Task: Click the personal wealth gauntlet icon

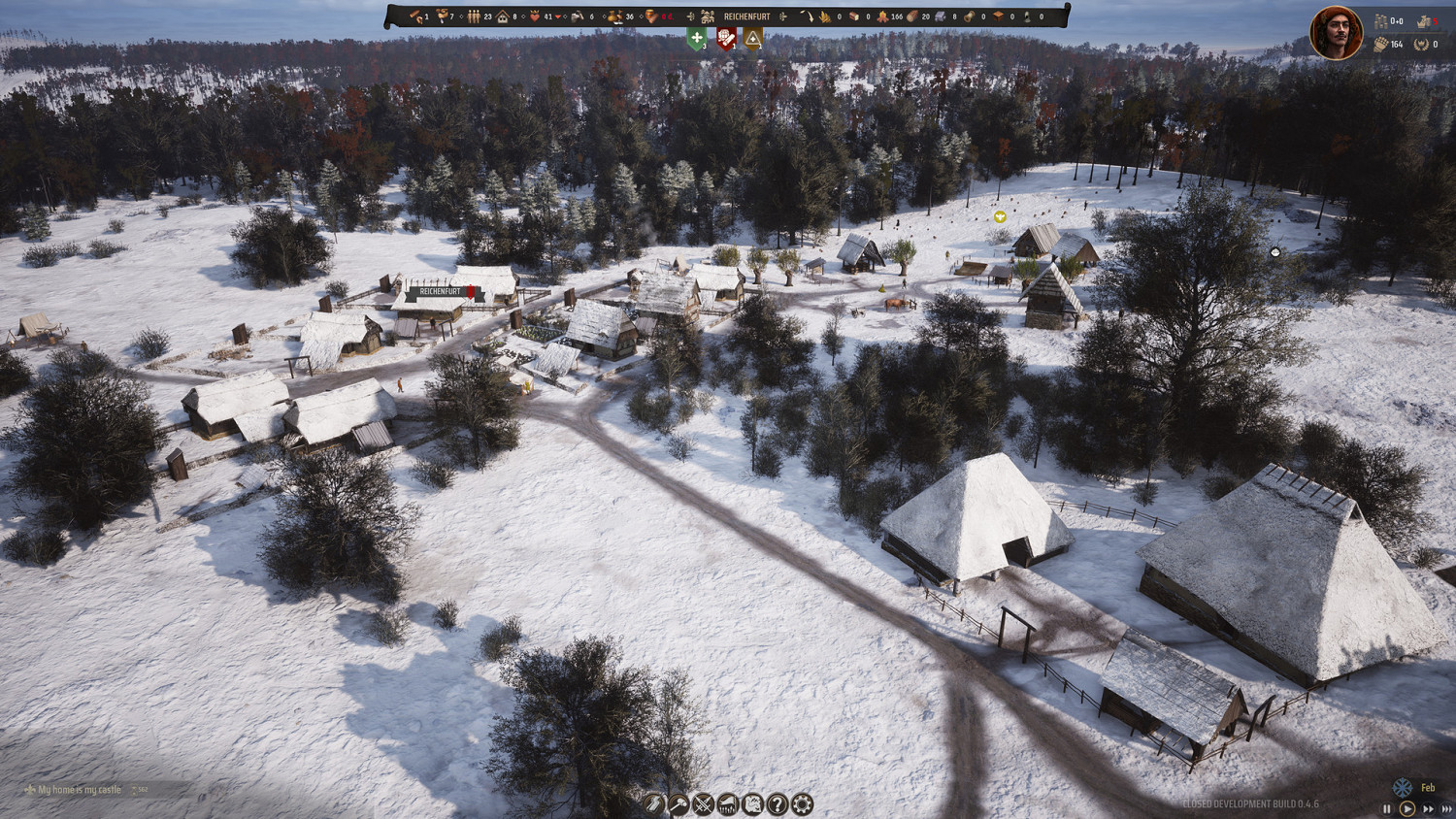Action: point(1381,45)
